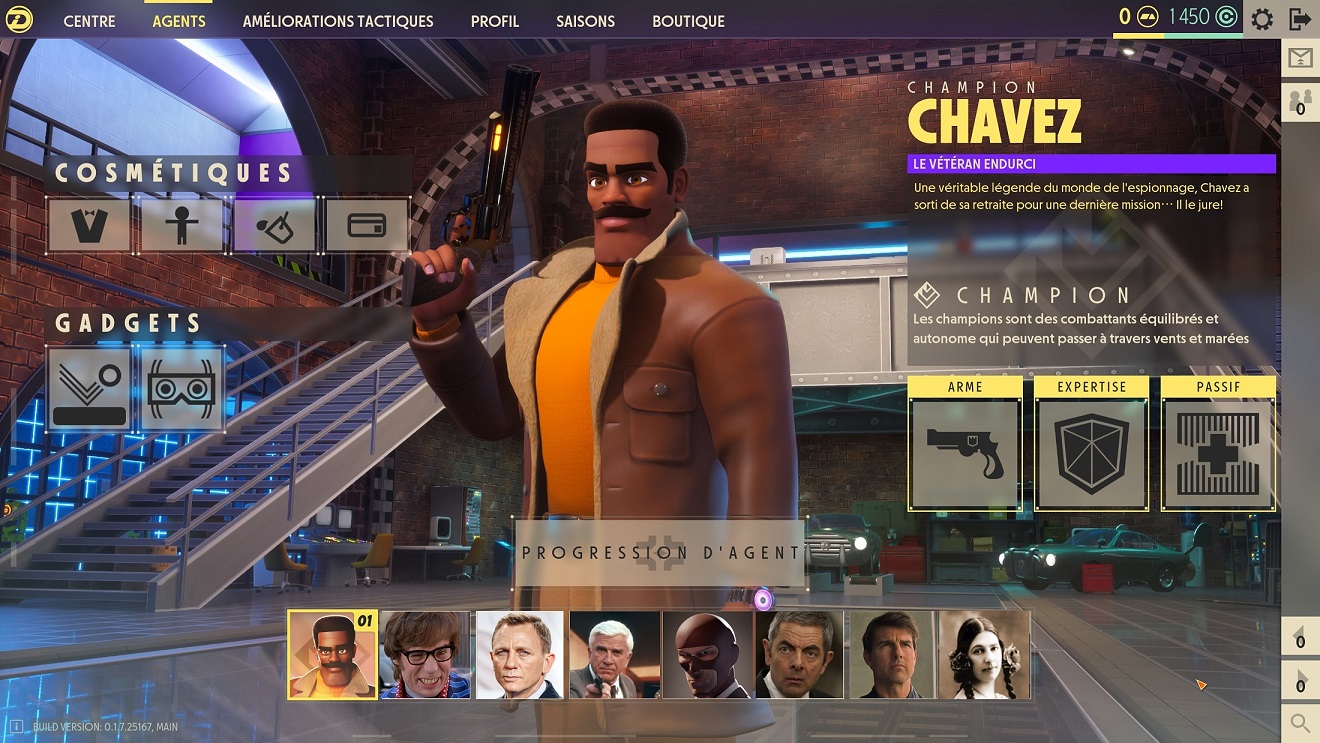Inspect the Passif medical cross ability
Screen dimensions: 1320x743
click(x=1218, y=454)
